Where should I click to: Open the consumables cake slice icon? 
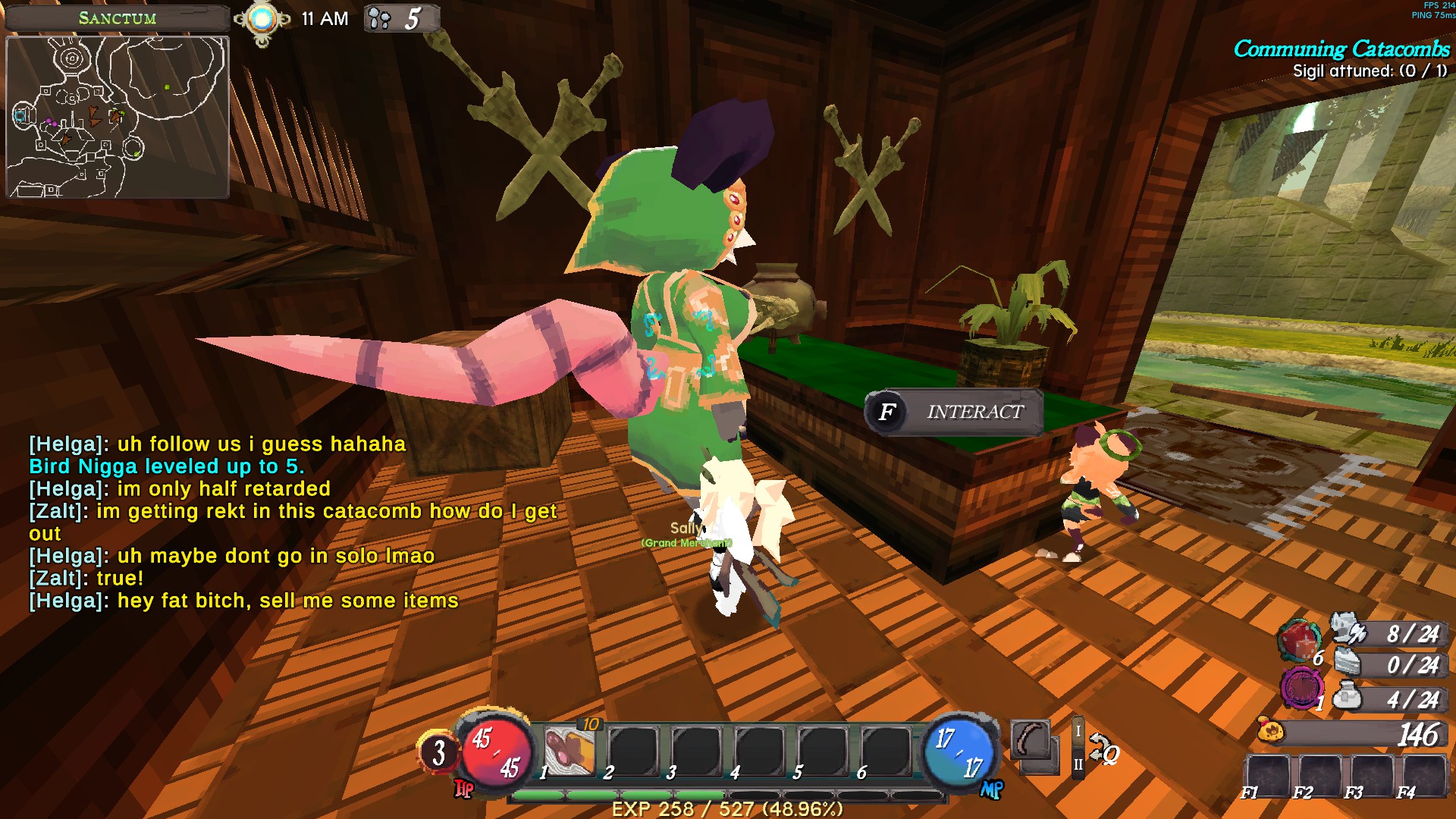1348,664
